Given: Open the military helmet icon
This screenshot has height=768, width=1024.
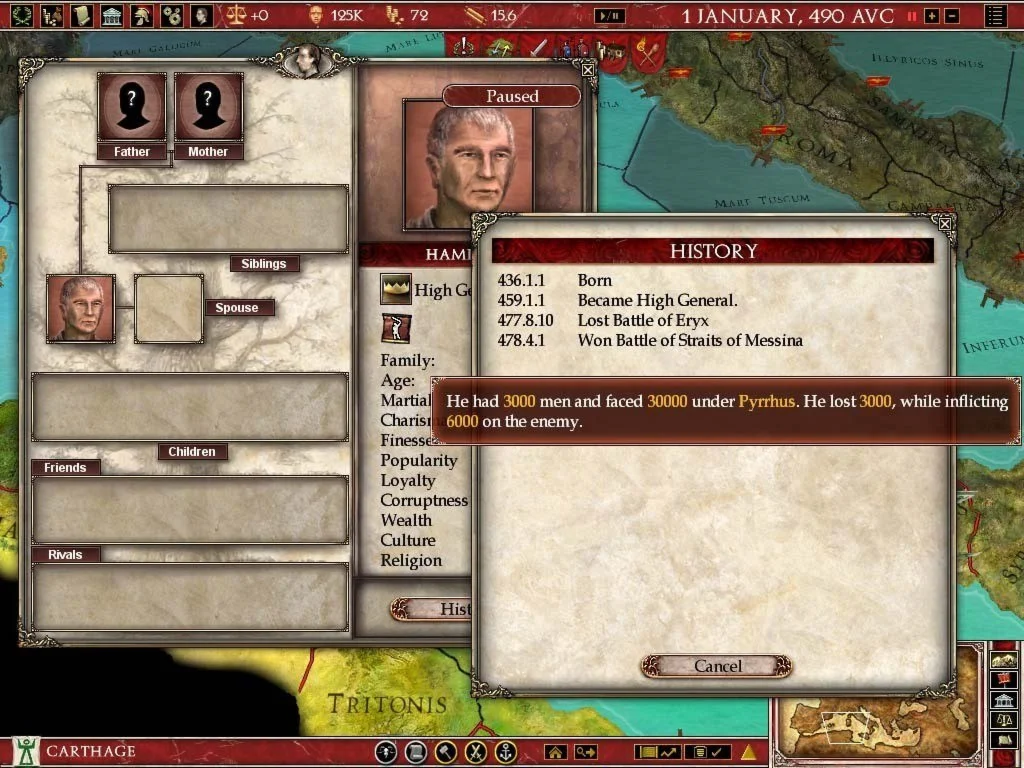Looking at the screenshot, I should 143,15.
